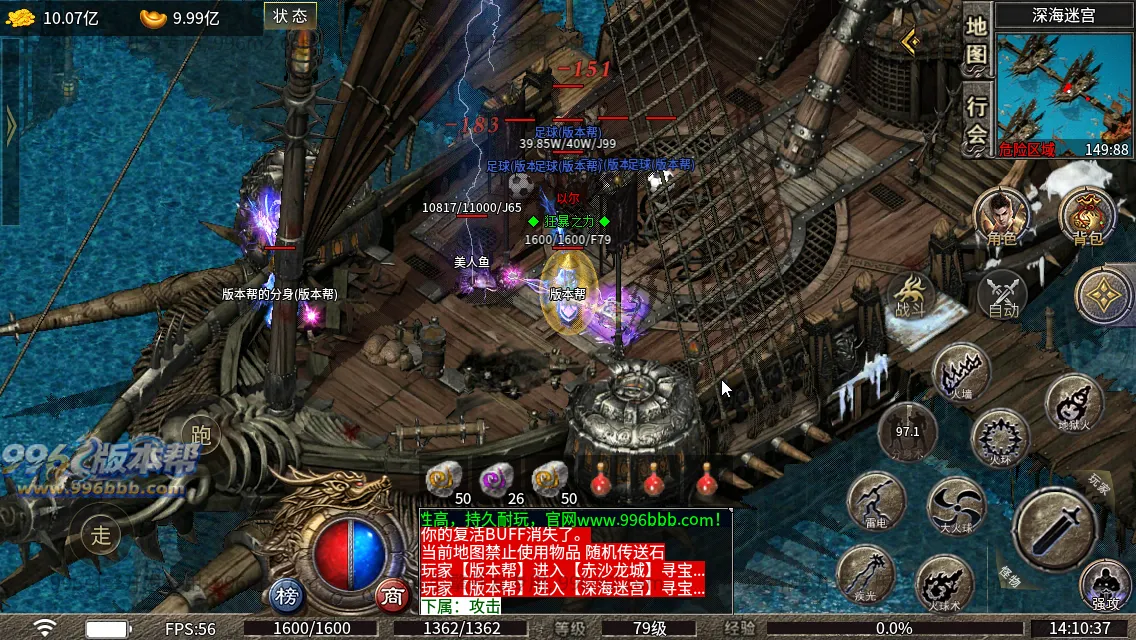Open the 商 shop button

pos(393,597)
